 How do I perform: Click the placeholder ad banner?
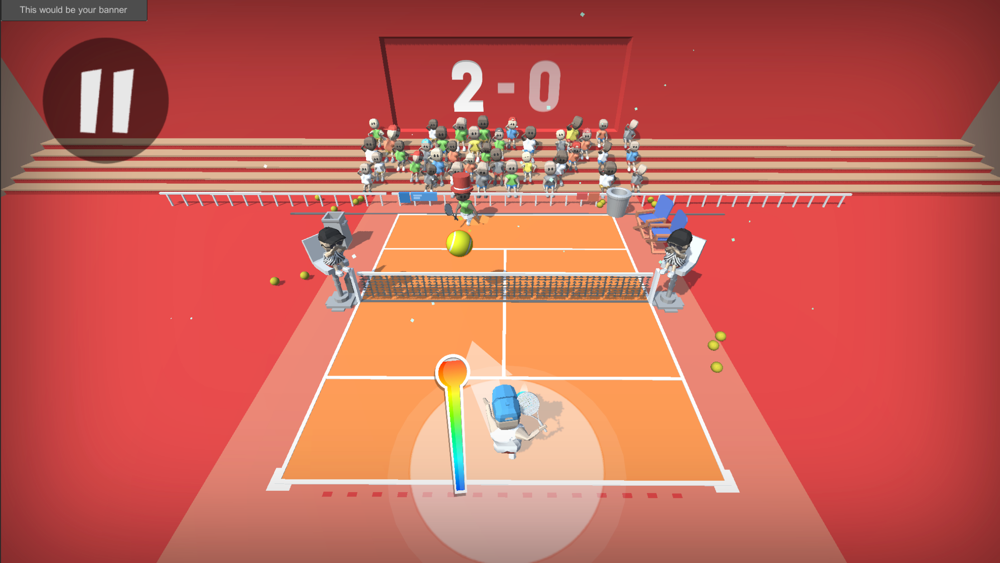pos(73,10)
